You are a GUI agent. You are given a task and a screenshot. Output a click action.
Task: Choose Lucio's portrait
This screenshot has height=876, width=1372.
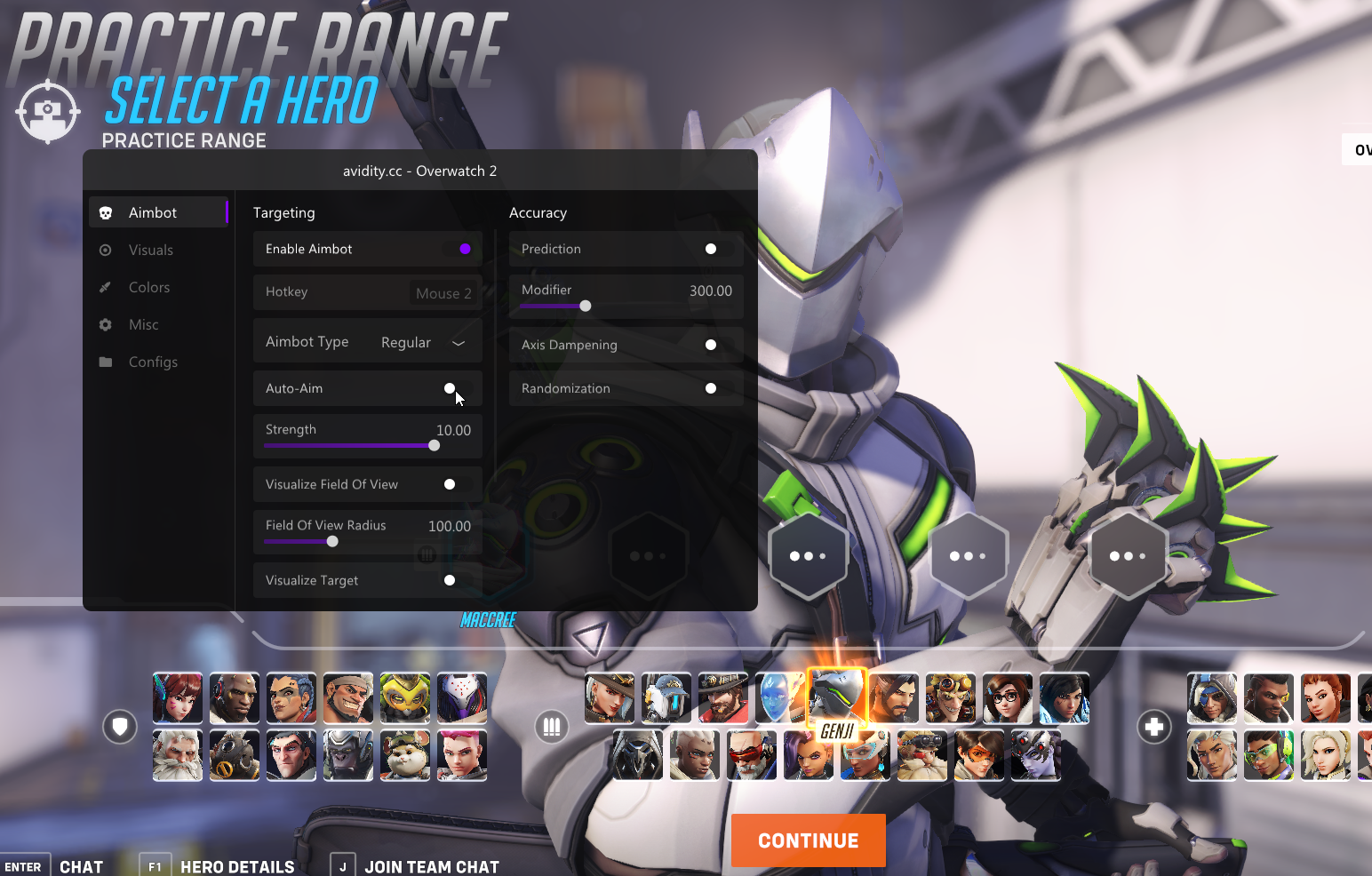(x=1269, y=755)
